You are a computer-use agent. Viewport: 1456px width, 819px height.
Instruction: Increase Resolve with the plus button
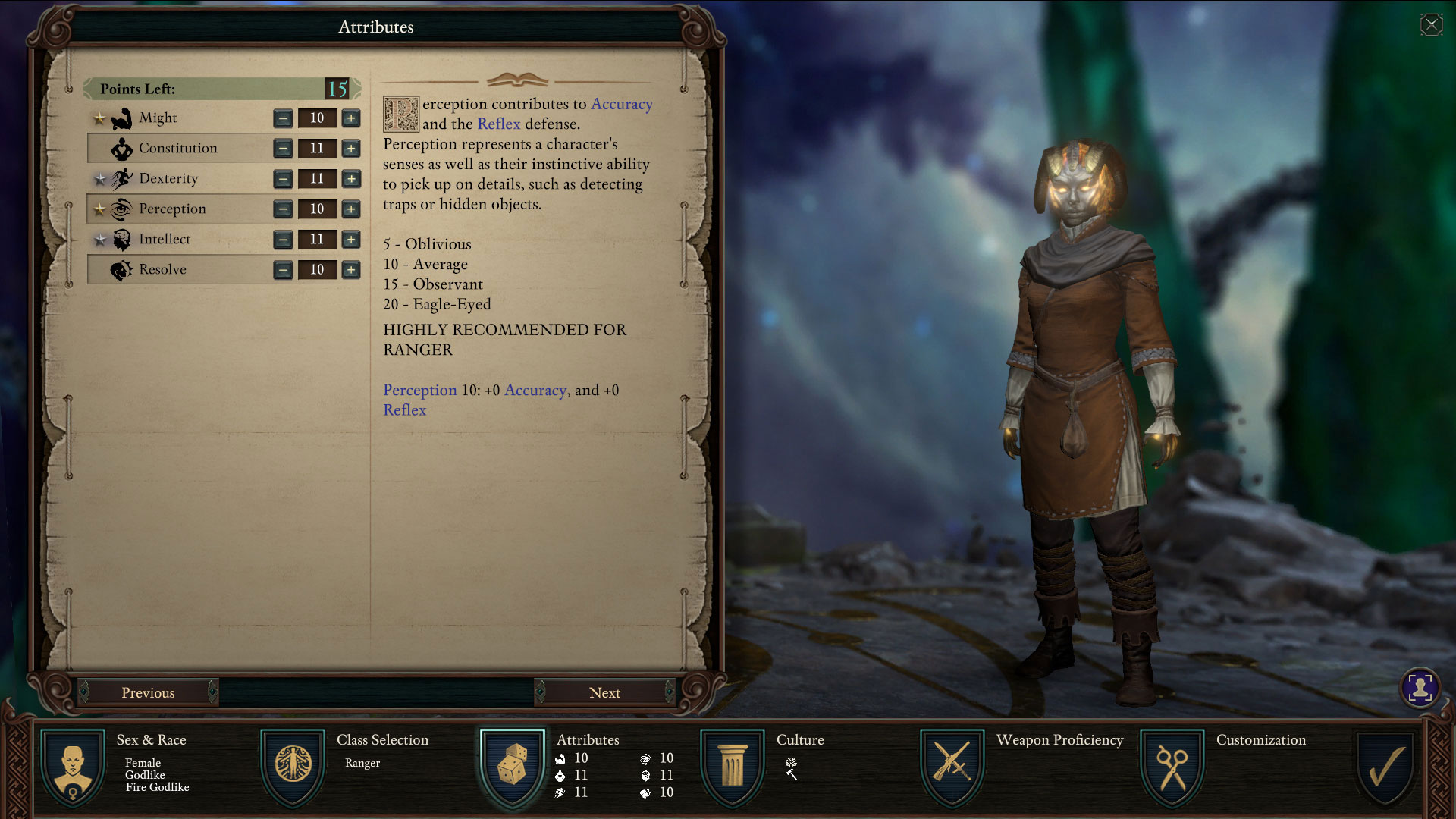coord(350,270)
